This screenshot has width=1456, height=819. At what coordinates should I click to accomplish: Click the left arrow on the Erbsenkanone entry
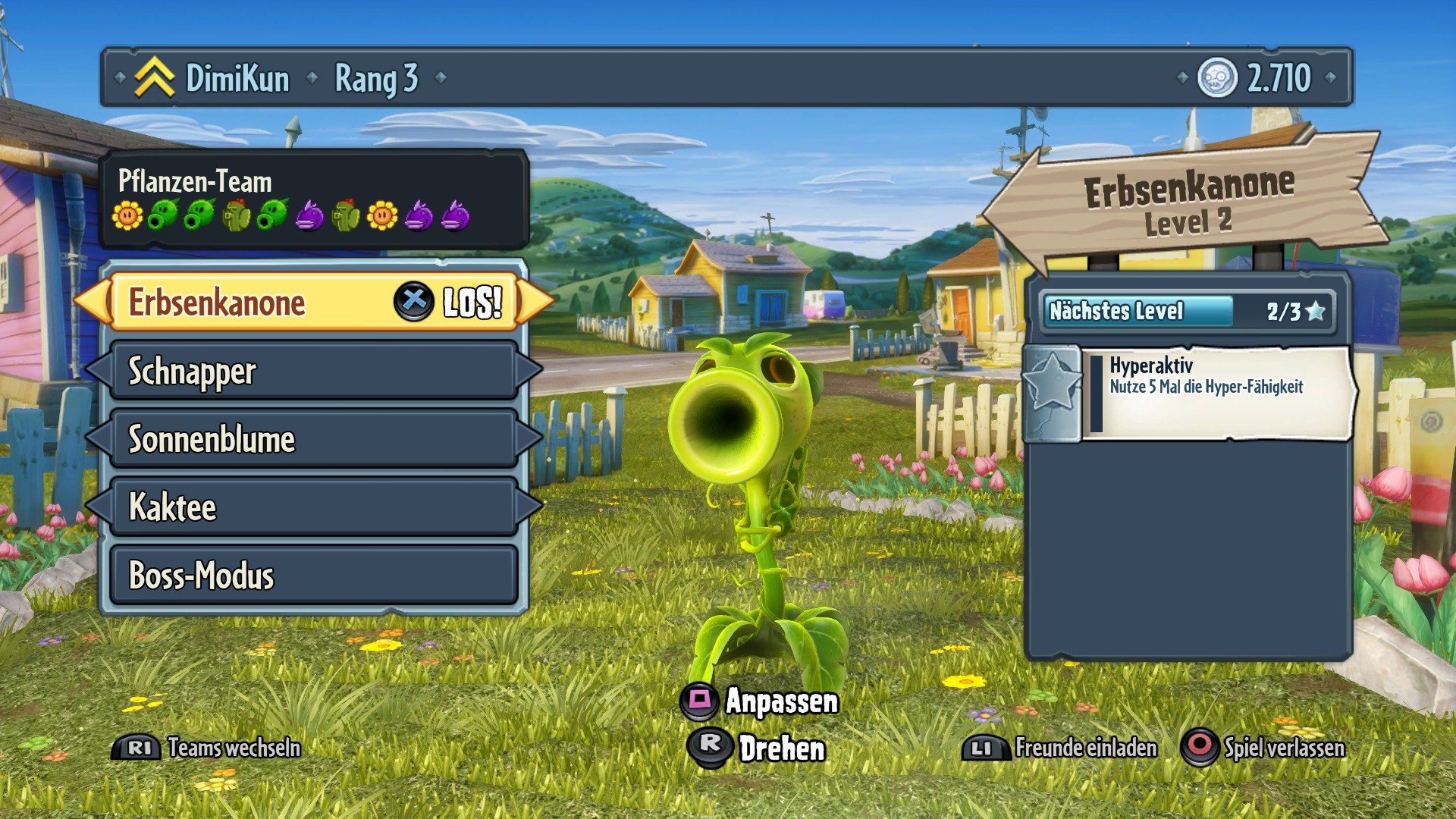(93, 301)
